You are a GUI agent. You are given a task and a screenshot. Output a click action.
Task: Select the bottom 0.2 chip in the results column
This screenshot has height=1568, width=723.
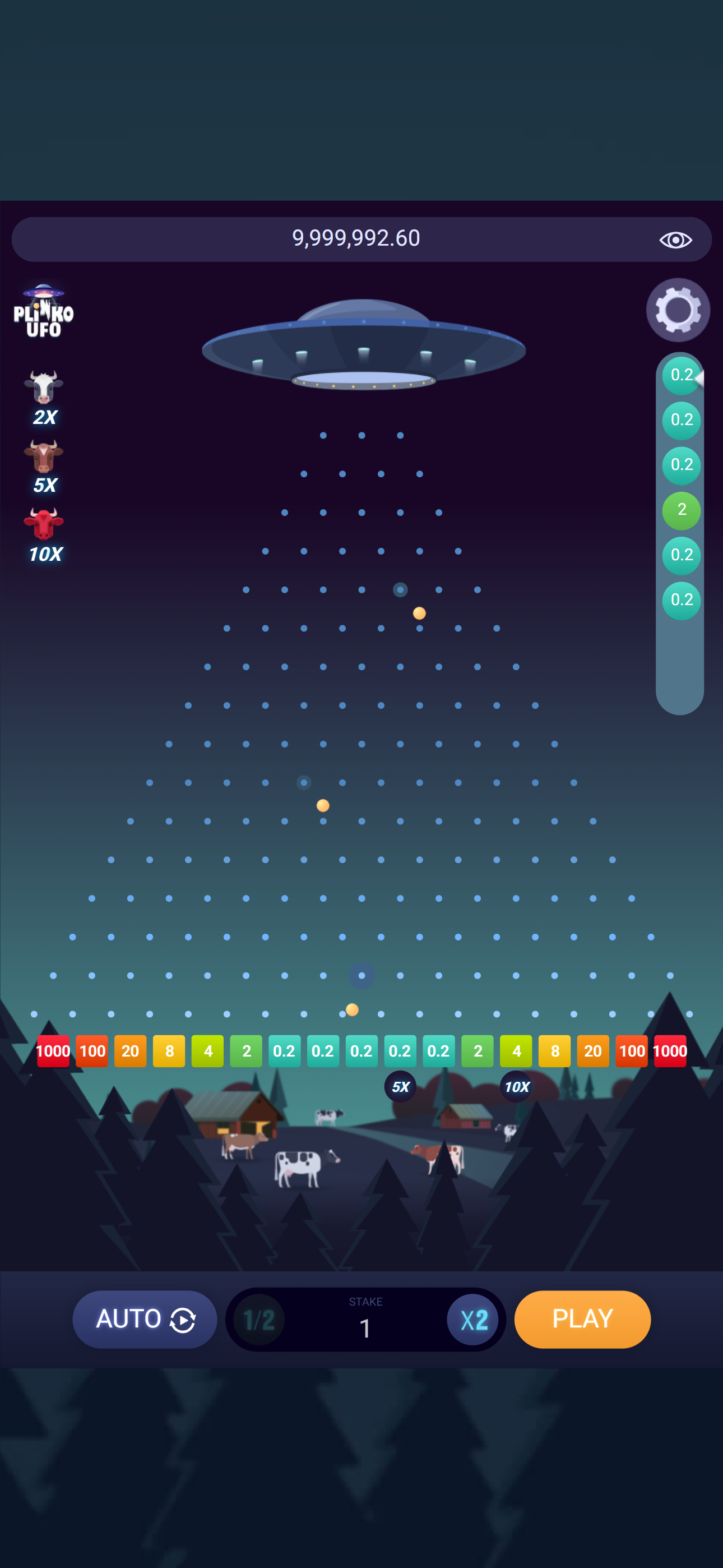click(x=682, y=600)
